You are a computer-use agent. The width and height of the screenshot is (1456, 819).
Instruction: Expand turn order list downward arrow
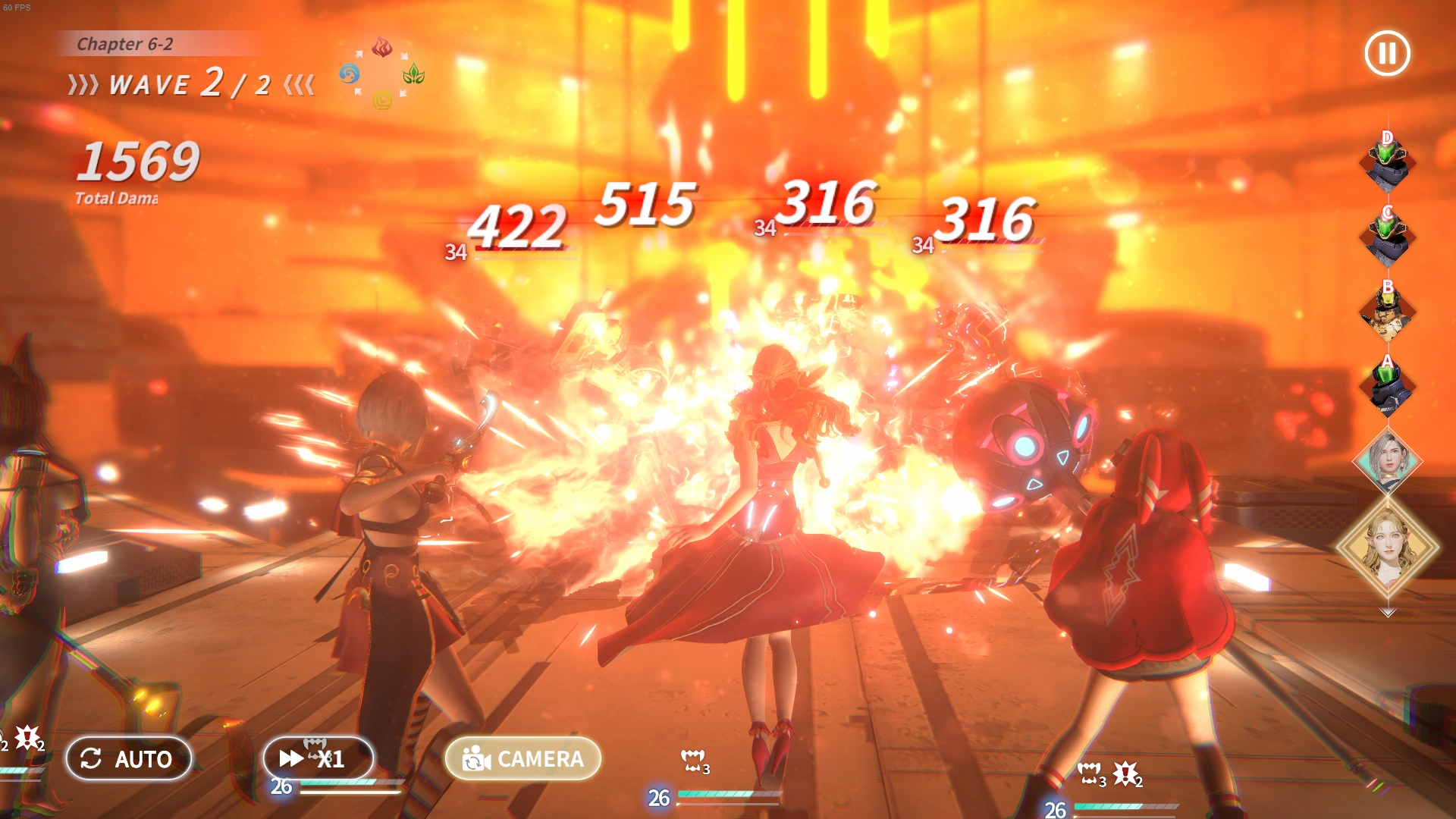coord(1388,612)
